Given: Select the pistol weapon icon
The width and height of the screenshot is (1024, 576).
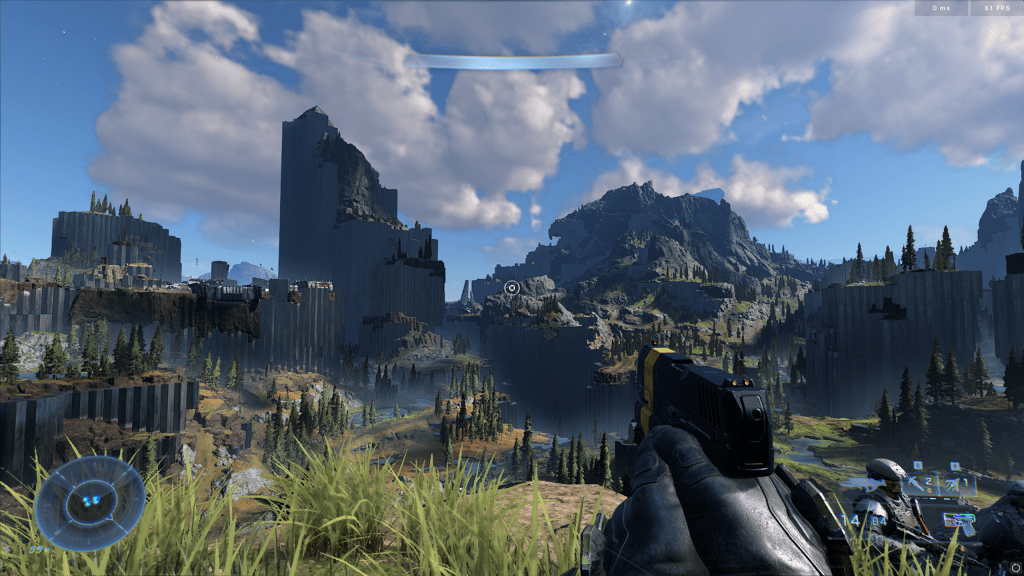Looking at the screenshot, I should tap(960, 522).
